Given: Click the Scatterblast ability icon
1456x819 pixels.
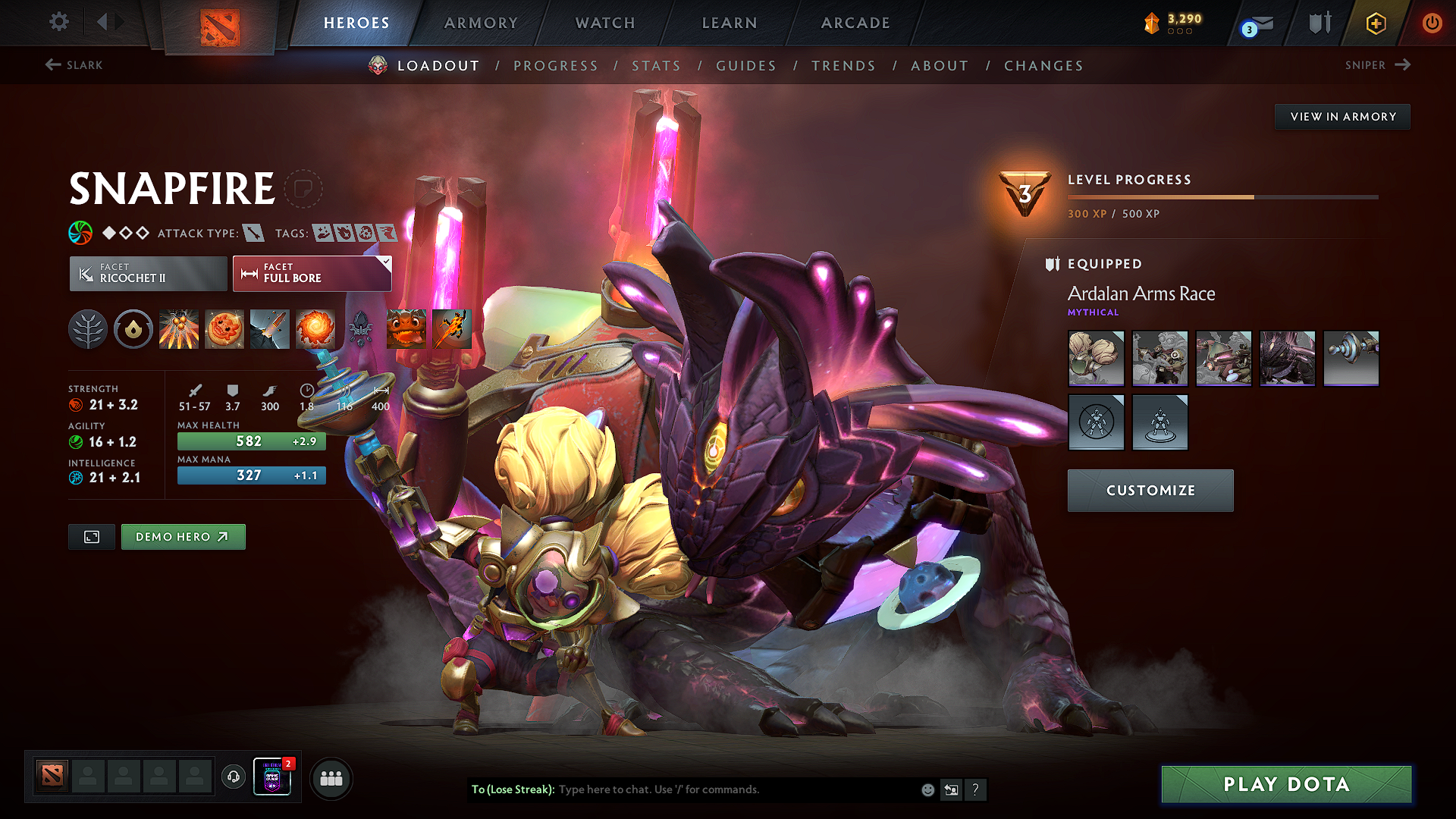Looking at the screenshot, I should click(x=179, y=329).
